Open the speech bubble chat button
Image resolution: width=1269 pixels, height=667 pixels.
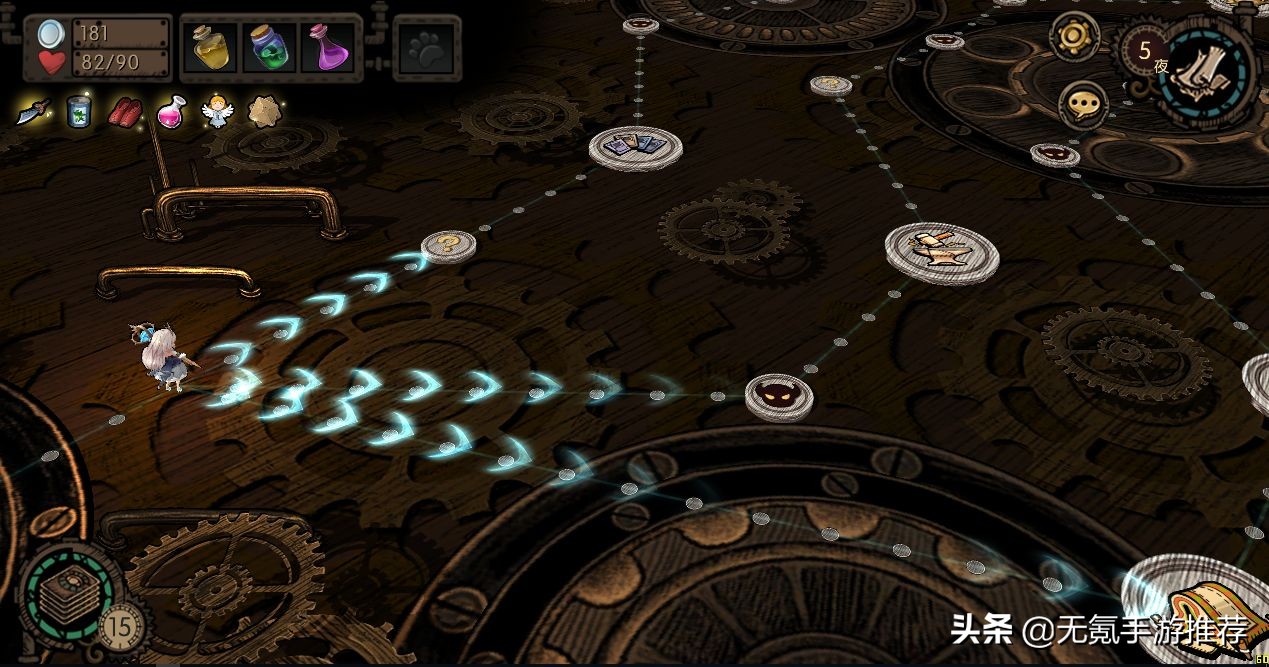(1083, 103)
